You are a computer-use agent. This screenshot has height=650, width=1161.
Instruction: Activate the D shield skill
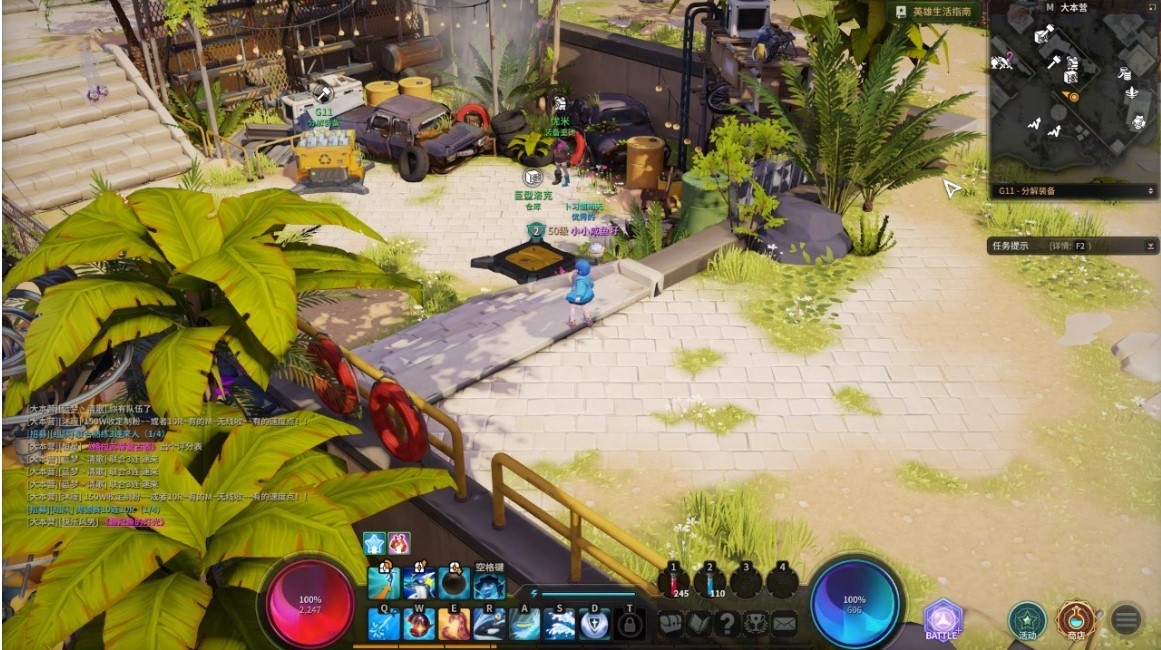click(x=594, y=625)
